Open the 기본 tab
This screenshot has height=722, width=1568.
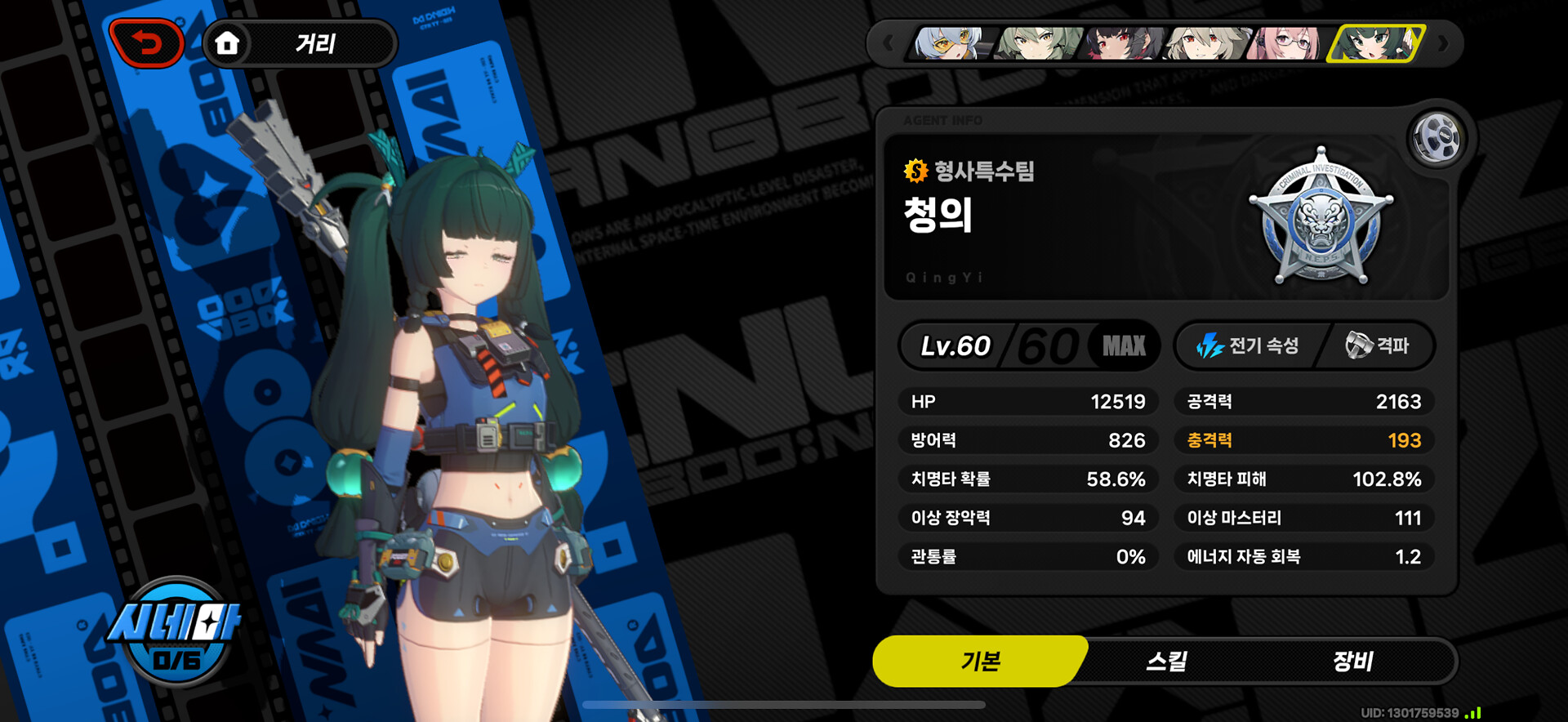(980, 661)
